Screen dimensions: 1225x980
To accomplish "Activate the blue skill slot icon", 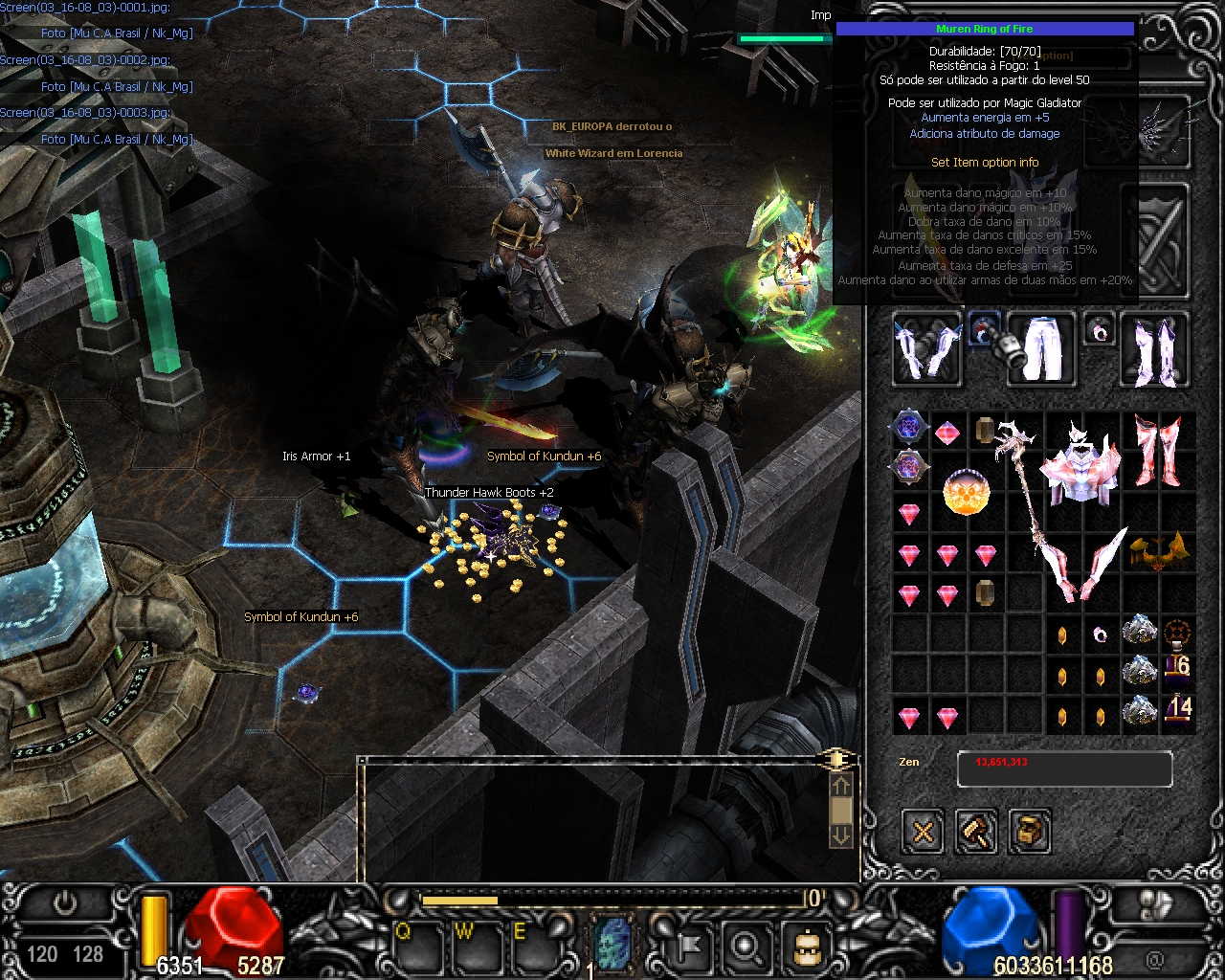I will coord(613,941).
